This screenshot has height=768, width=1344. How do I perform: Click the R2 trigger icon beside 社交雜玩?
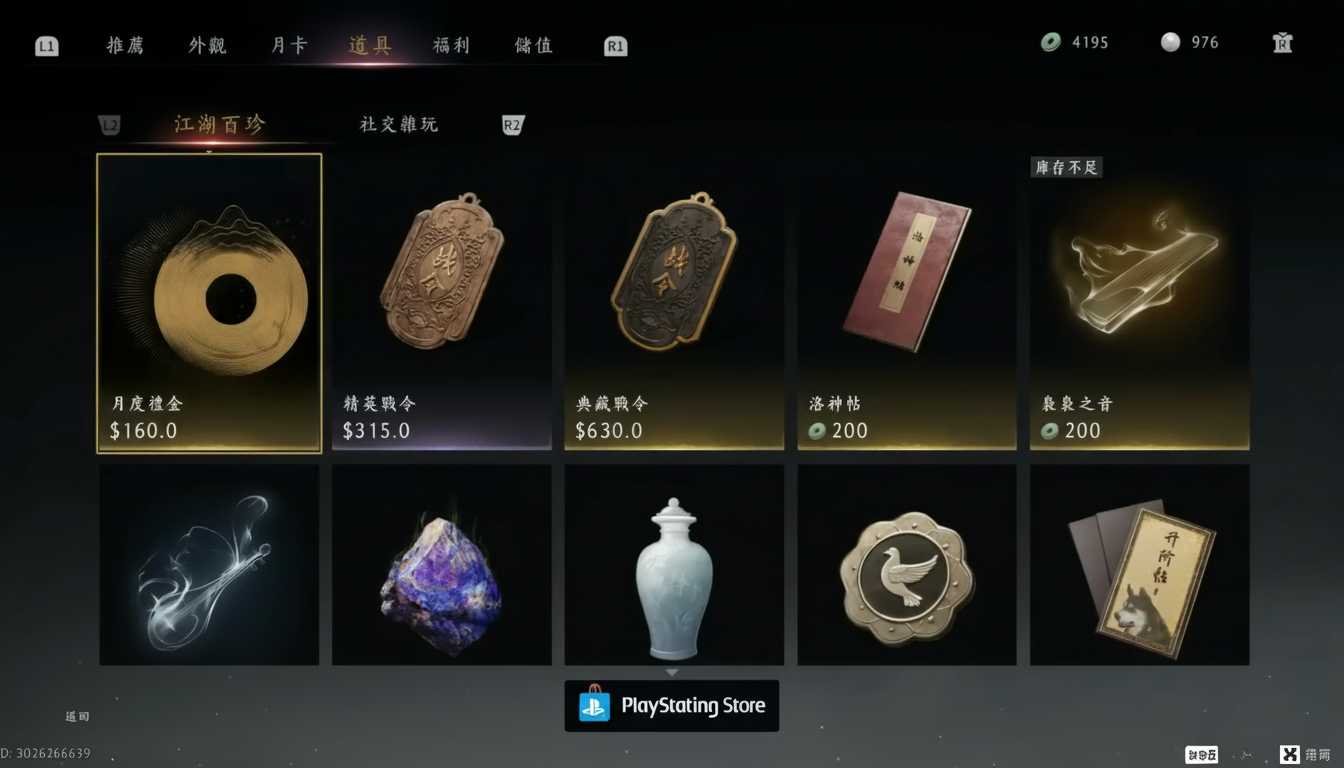click(x=513, y=124)
